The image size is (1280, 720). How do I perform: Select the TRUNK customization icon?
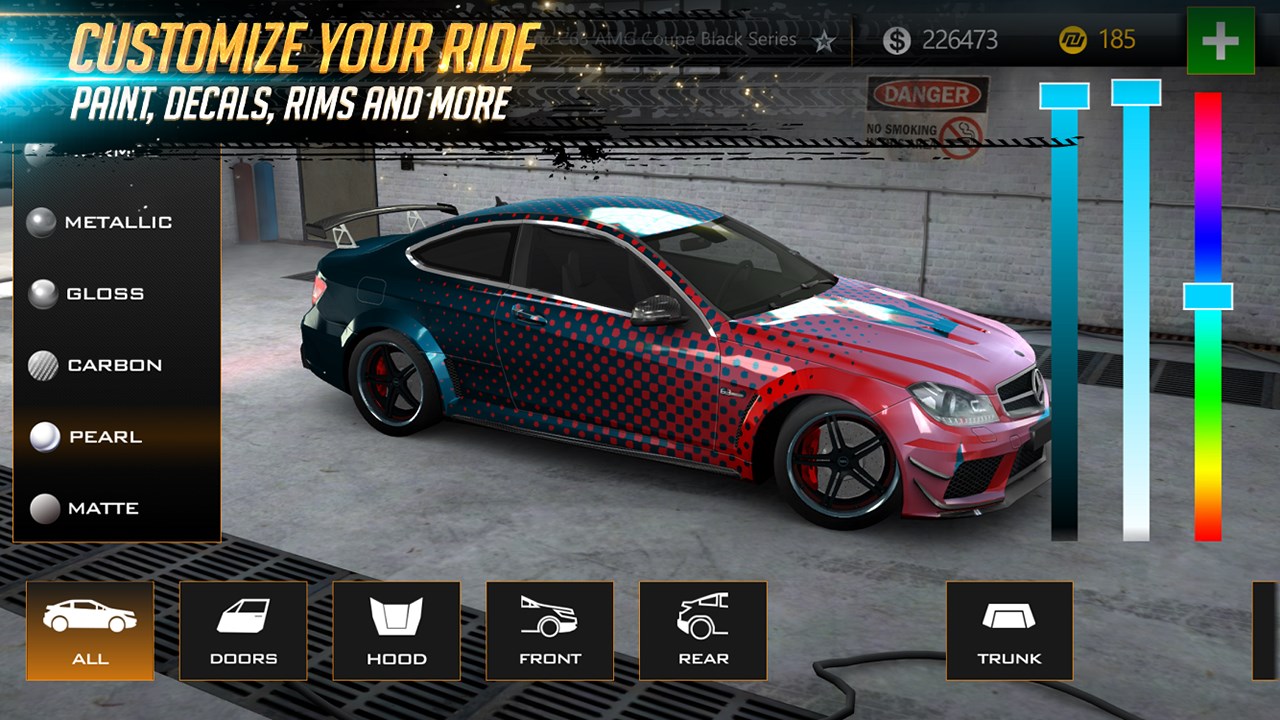coord(1010,630)
